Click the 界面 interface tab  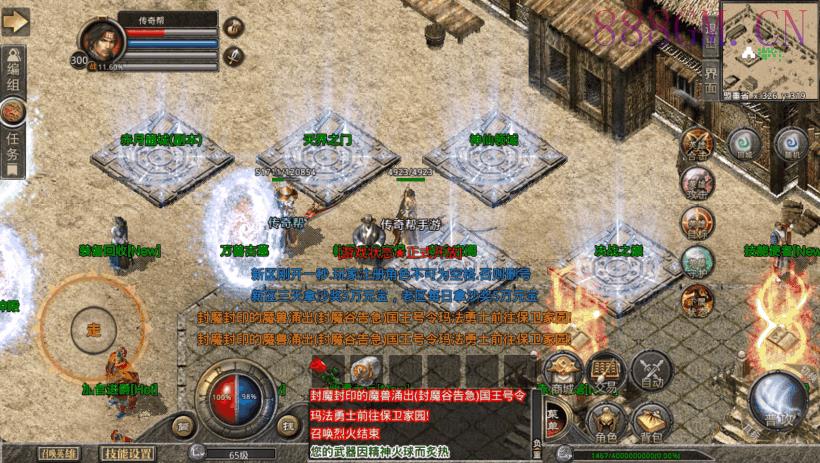[x=708, y=80]
